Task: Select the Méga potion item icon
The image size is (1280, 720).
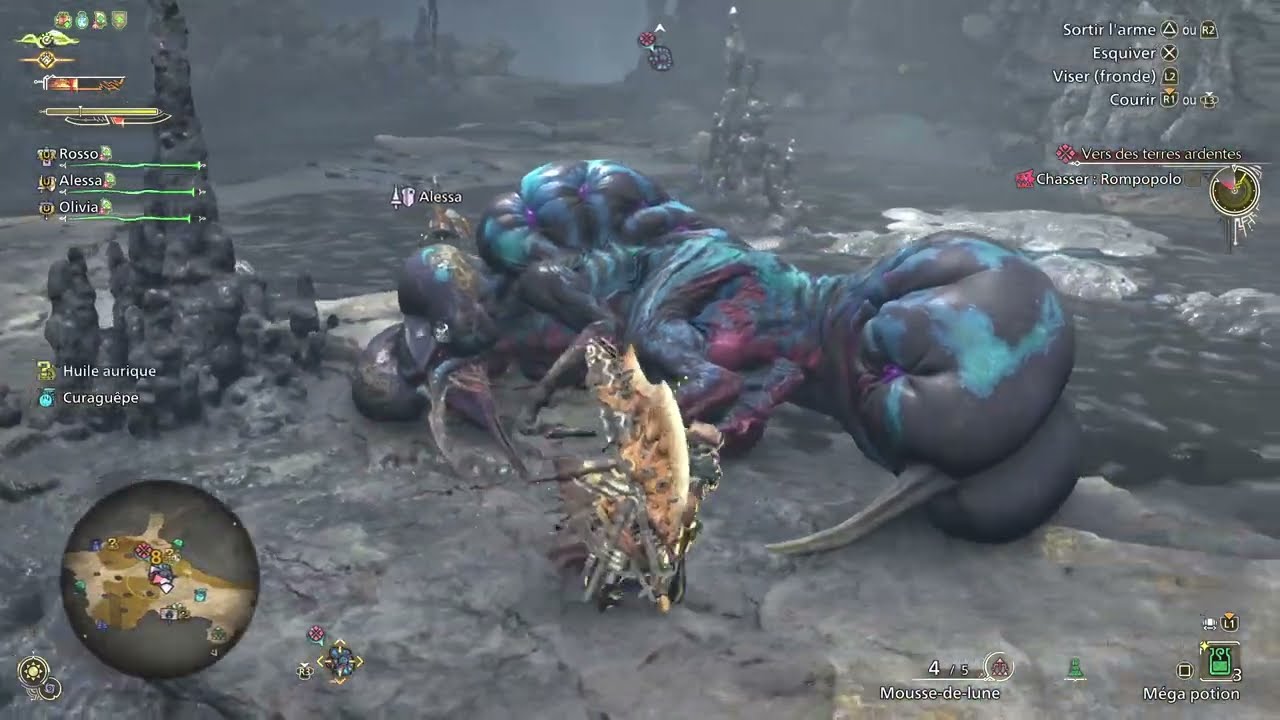Action: [x=1219, y=660]
